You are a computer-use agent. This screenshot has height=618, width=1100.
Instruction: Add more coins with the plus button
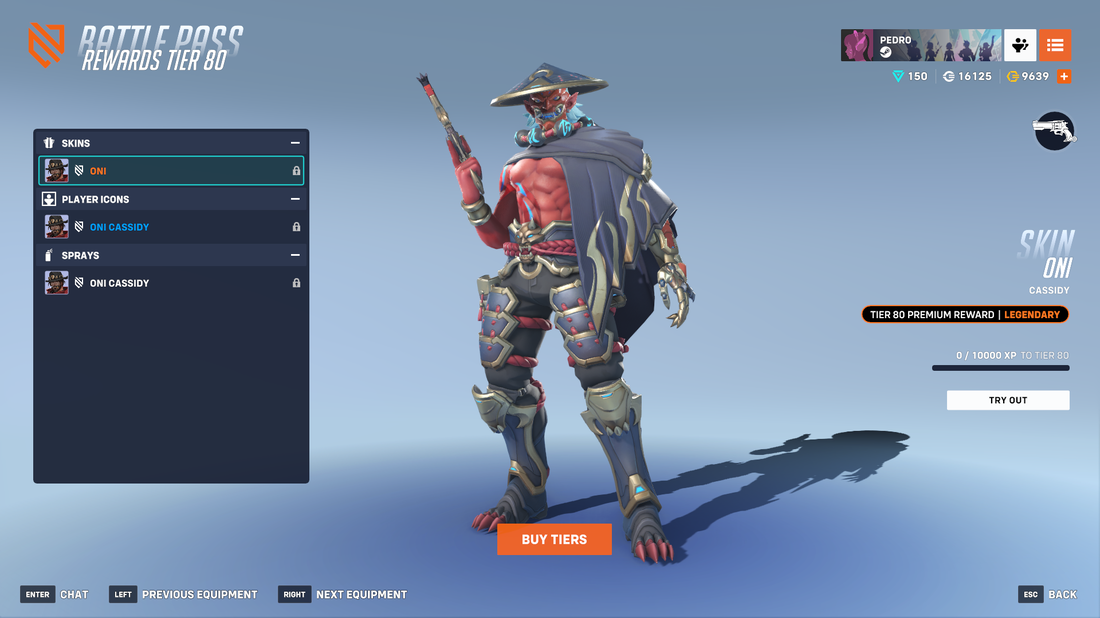[1064, 76]
